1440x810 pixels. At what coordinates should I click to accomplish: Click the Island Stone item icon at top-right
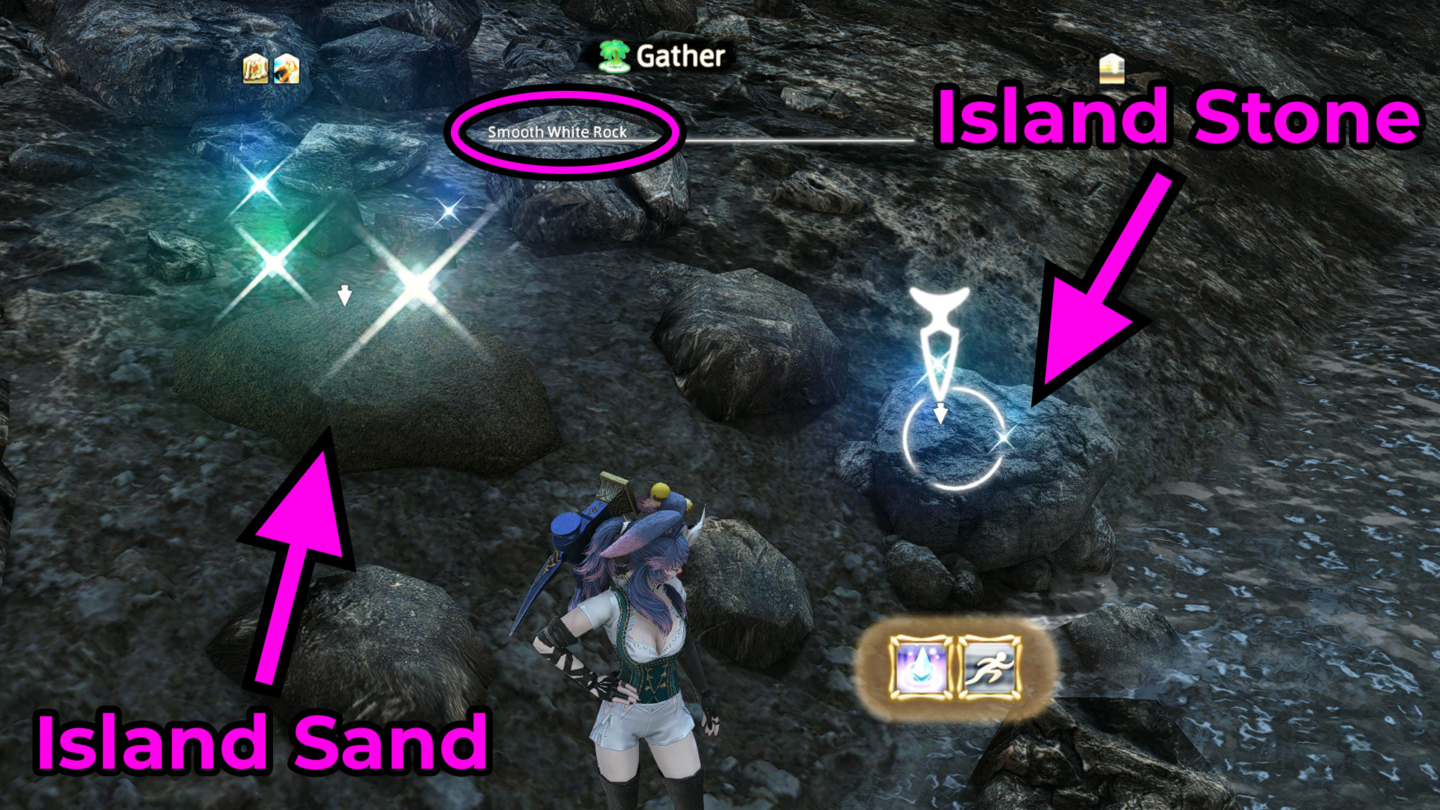point(1113,69)
